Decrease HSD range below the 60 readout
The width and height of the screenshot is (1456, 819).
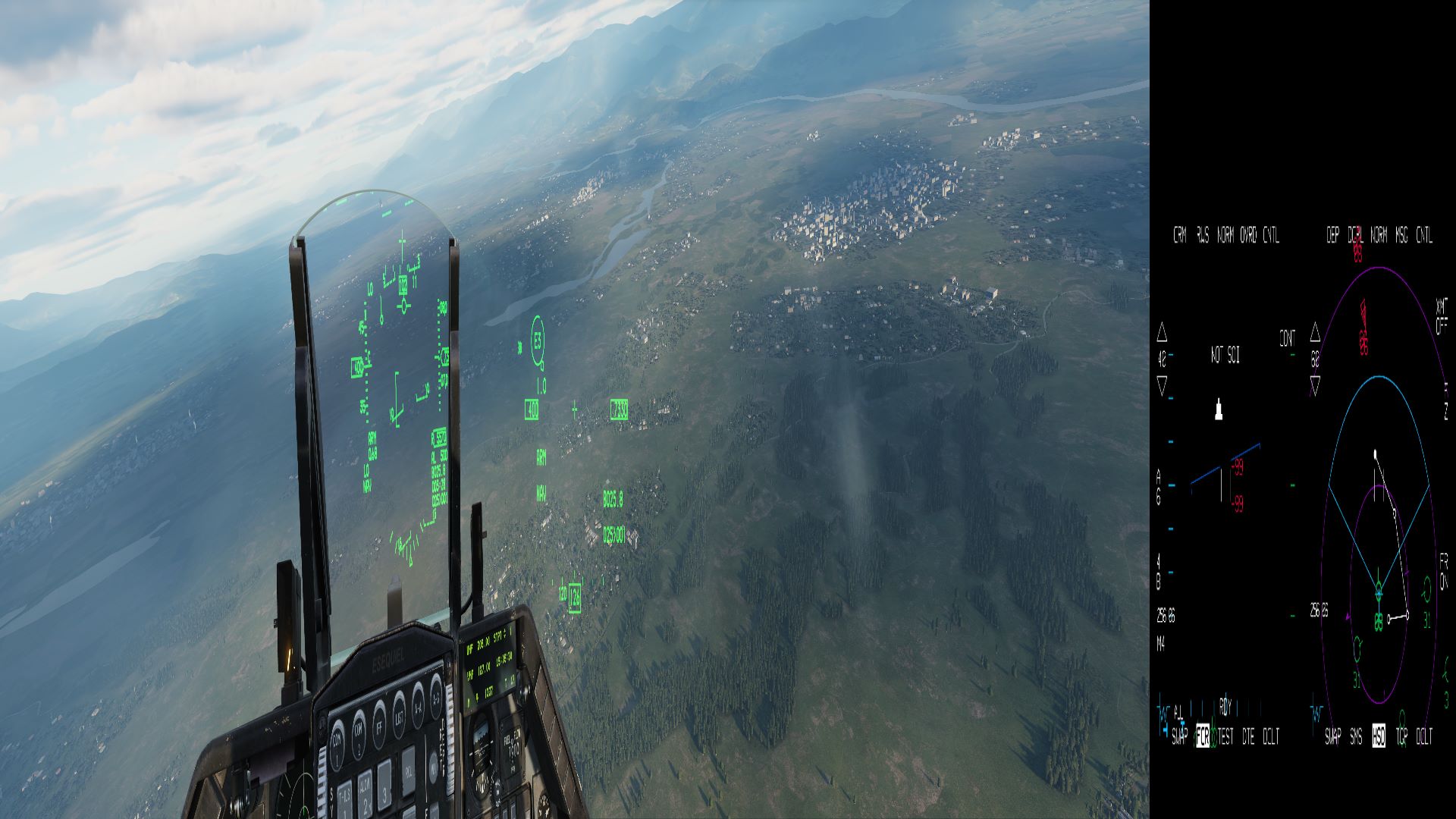1315,386
